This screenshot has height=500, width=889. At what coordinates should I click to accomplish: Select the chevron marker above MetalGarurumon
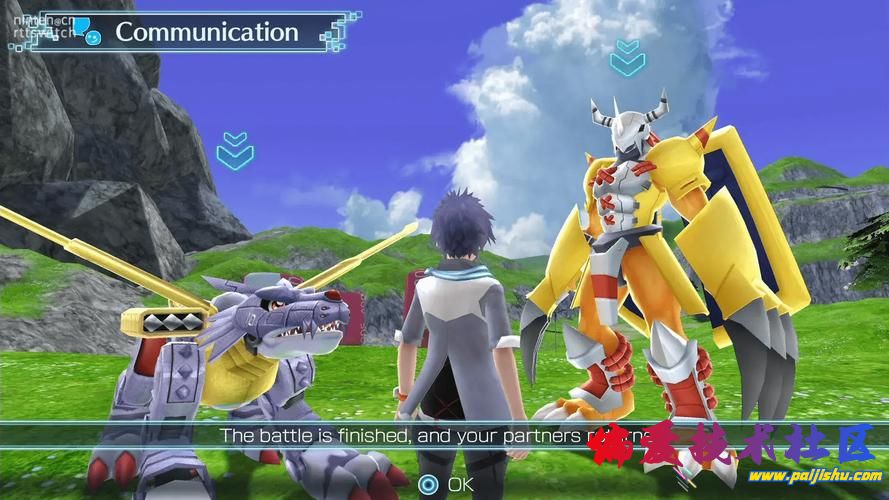tap(234, 148)
